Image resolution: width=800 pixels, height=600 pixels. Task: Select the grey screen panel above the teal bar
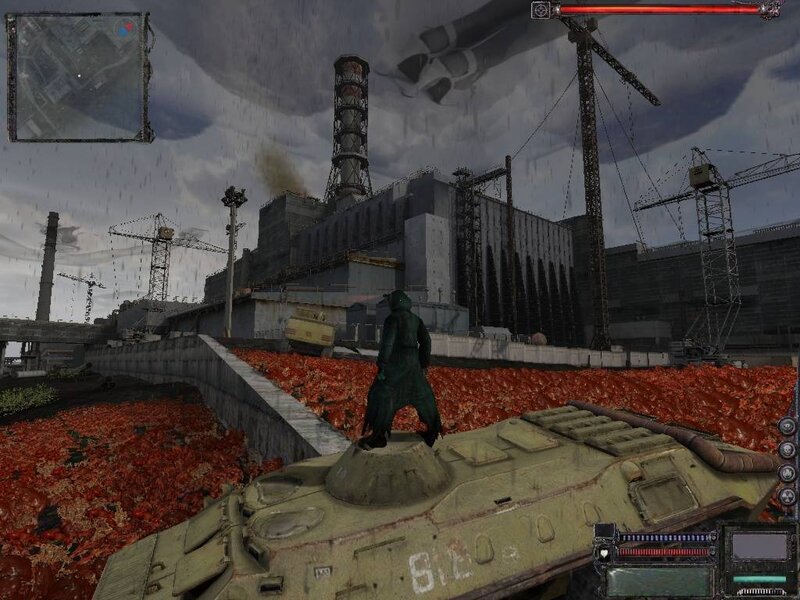click(x=758, y=546)
